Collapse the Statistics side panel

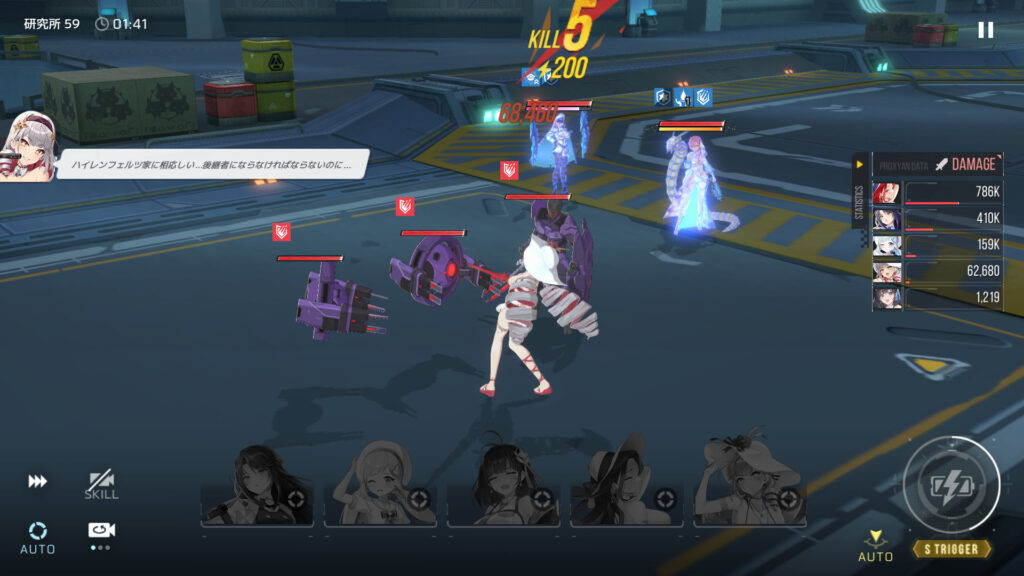coord(859,164)
